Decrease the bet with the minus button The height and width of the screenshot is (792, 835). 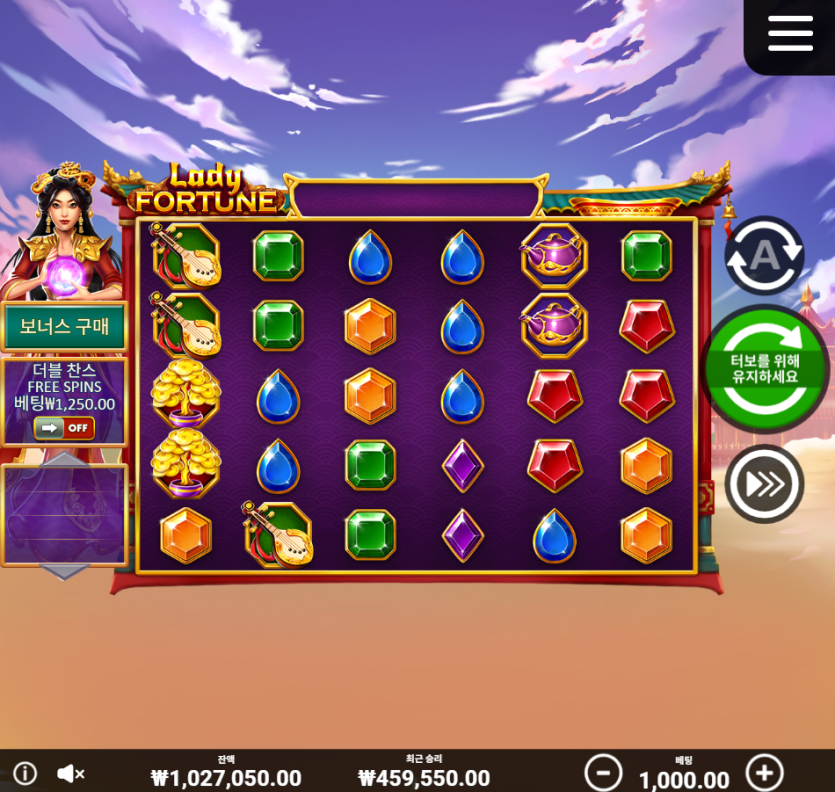click(603, 773)
